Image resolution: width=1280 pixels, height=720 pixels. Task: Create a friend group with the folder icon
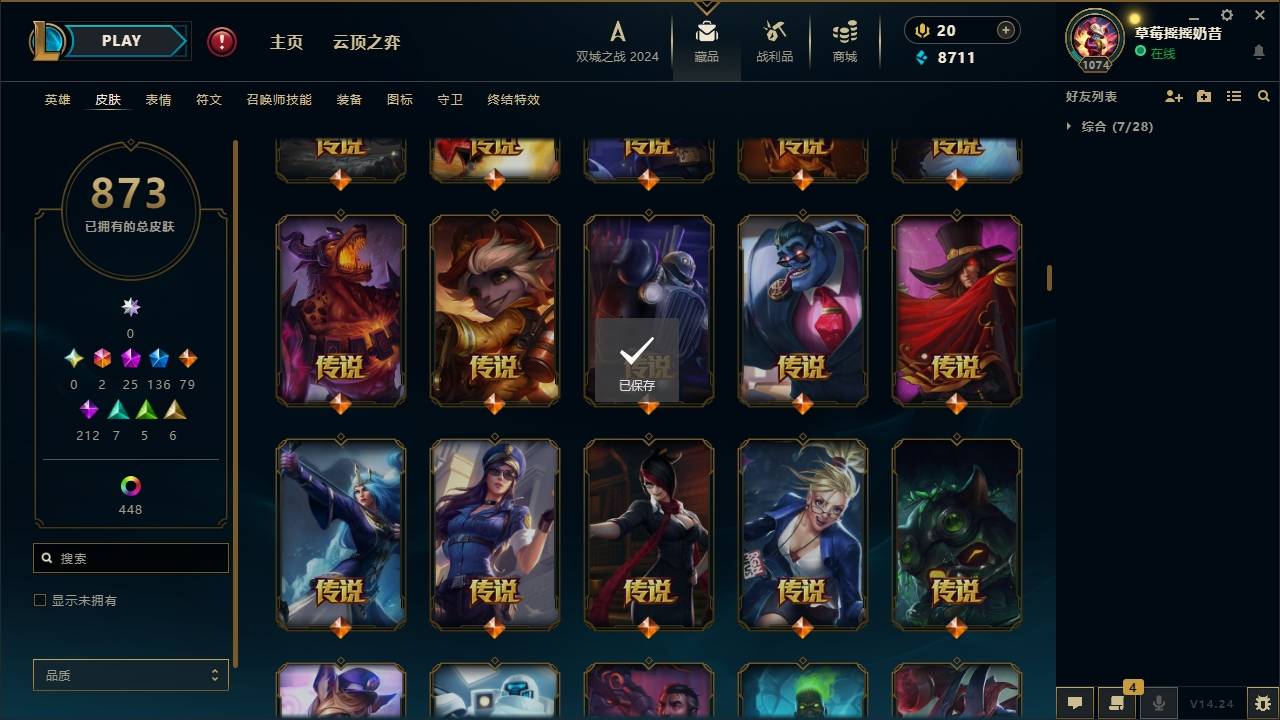tap(1204, 96)
